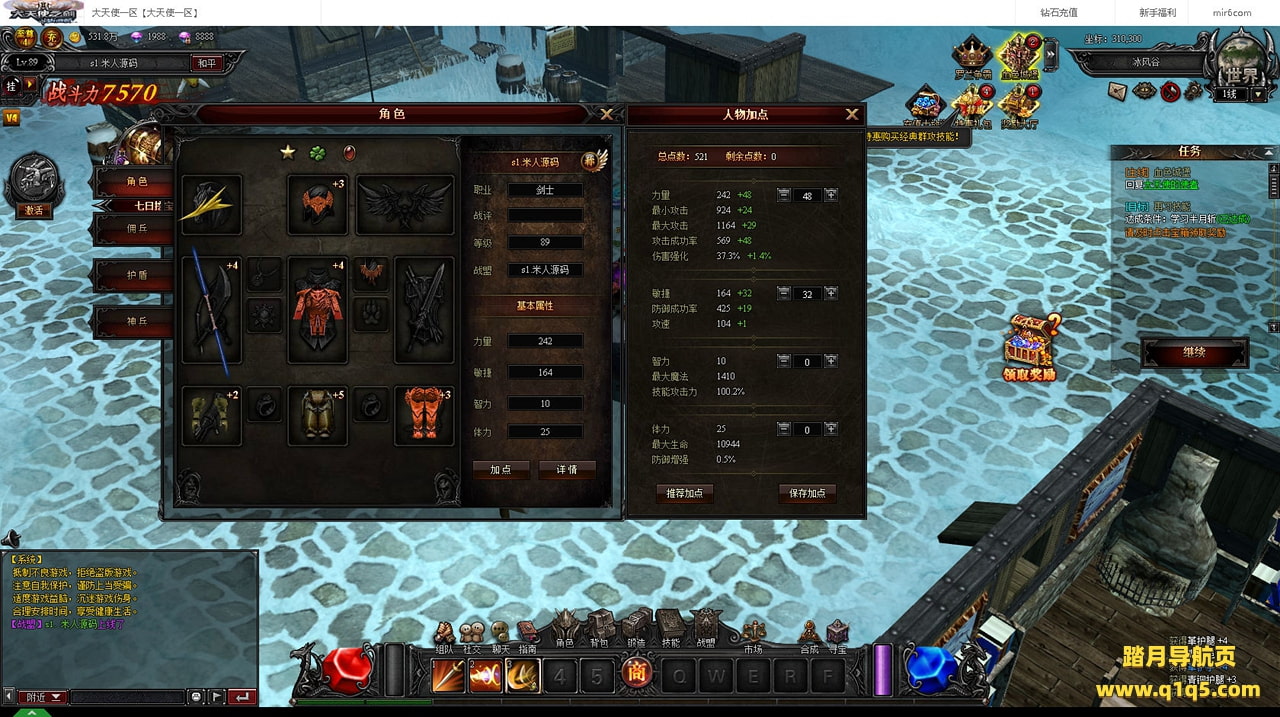Select the orange boots equipment slot
The width and height of the screenshot is (1280, 717).
421,415
